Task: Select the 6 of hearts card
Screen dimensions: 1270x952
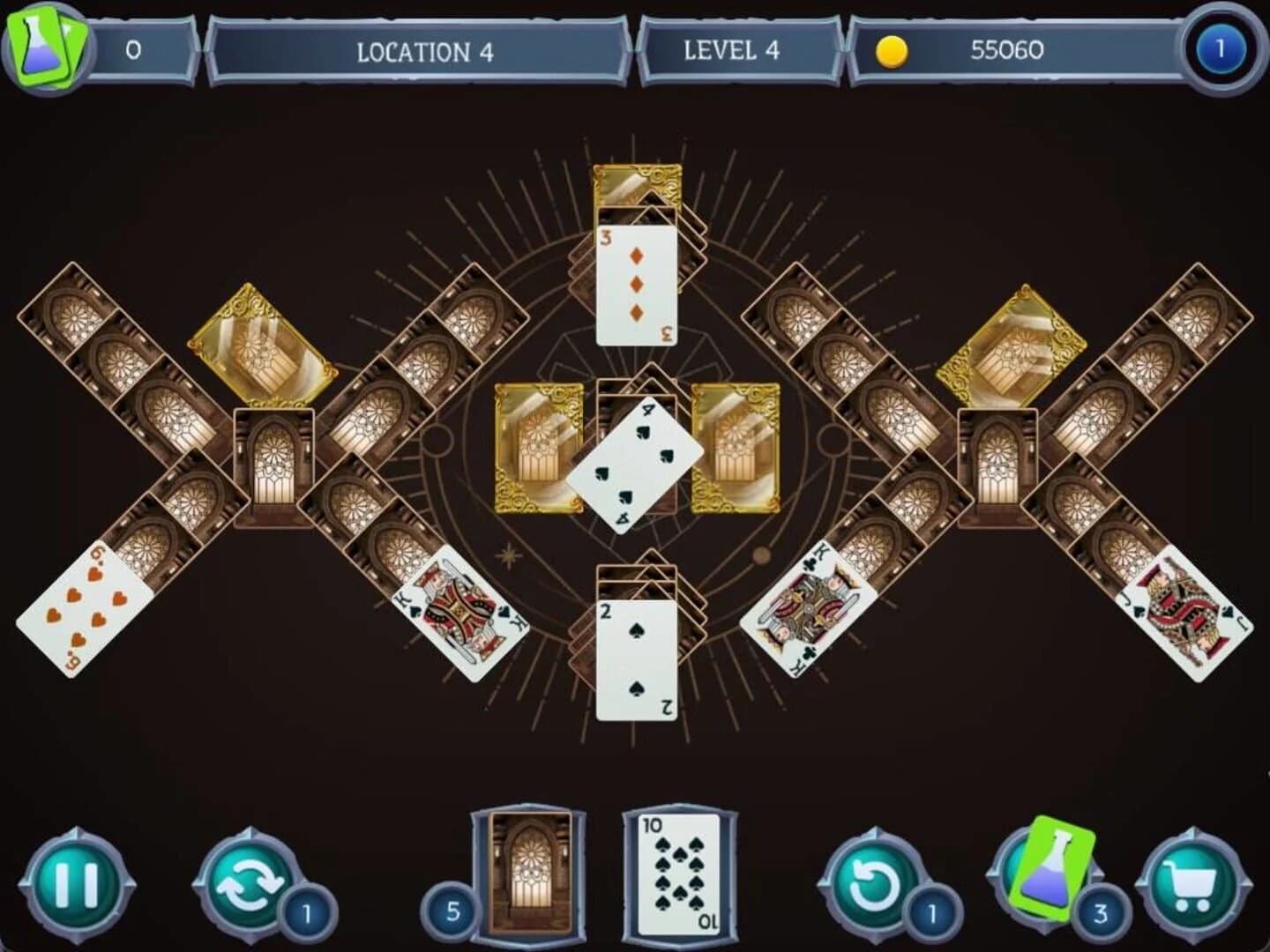Action: 84,608
